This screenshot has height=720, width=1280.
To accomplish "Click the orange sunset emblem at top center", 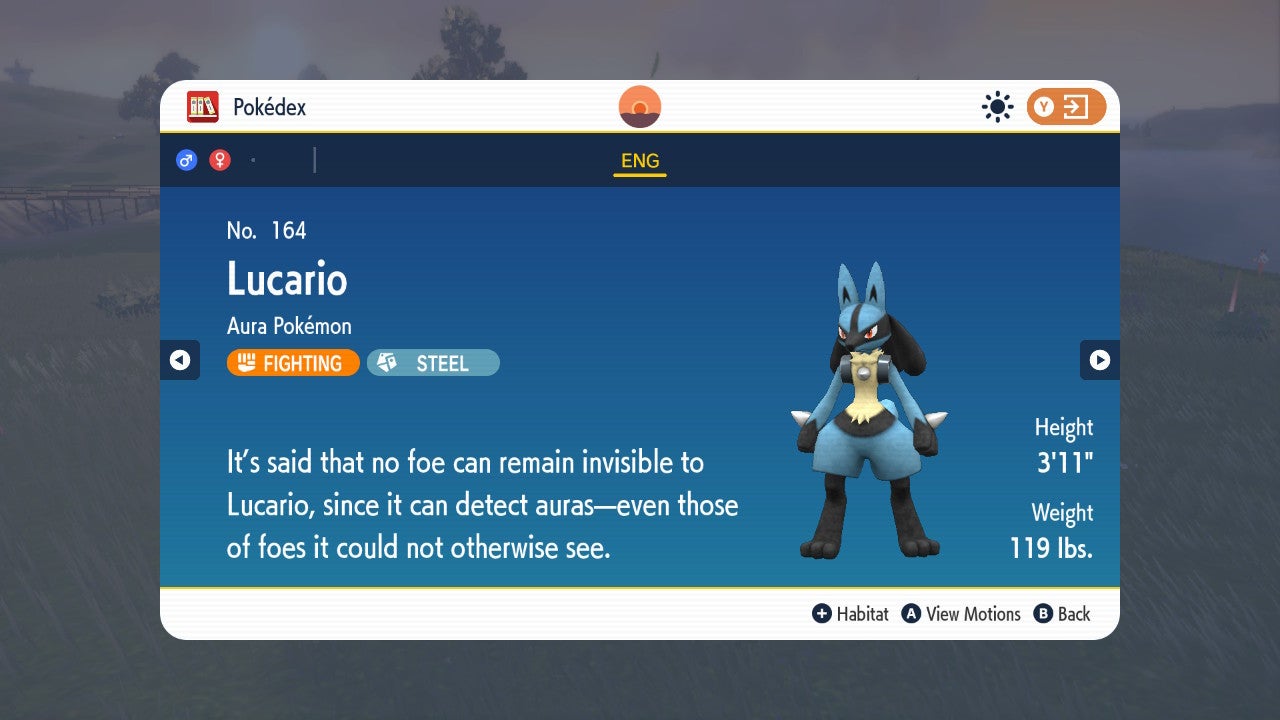I will point(639,106).
